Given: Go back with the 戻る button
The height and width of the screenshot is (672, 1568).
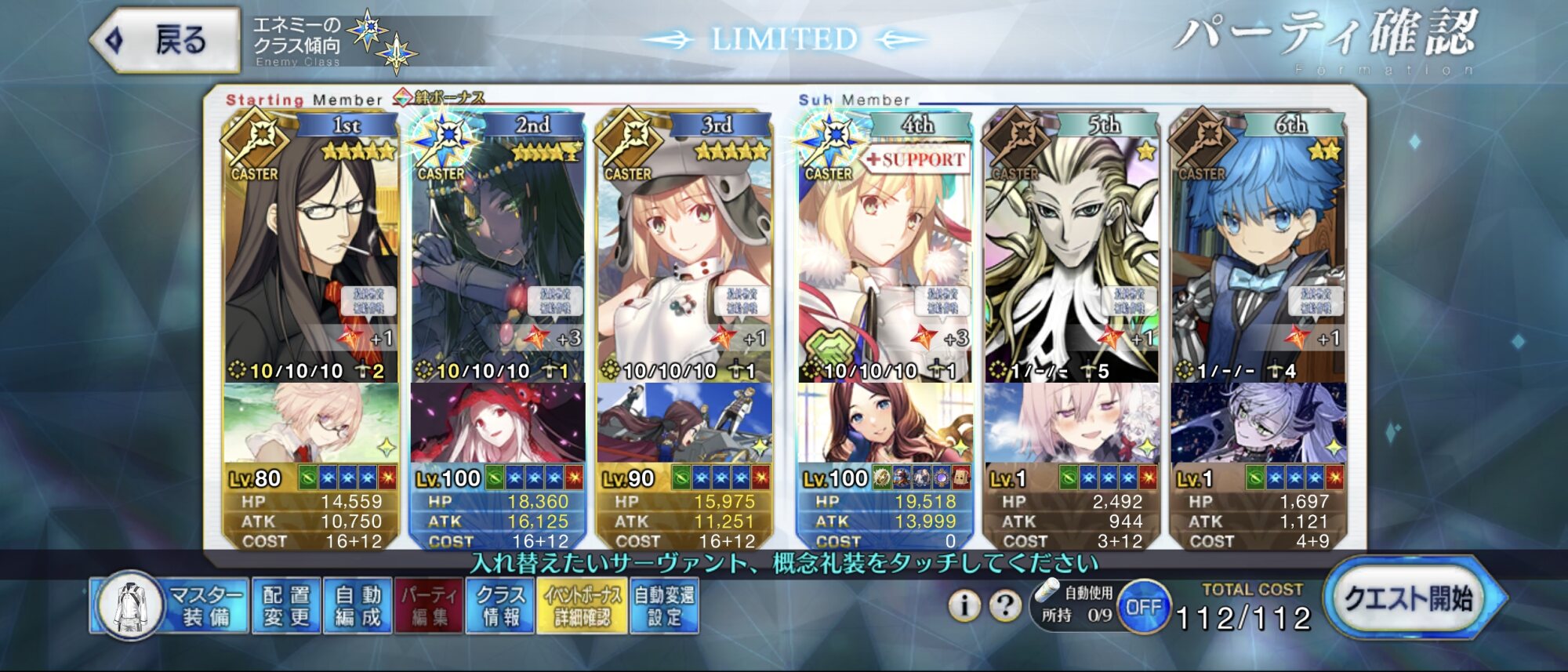Looking at the screenshot, I should (166, 40).
